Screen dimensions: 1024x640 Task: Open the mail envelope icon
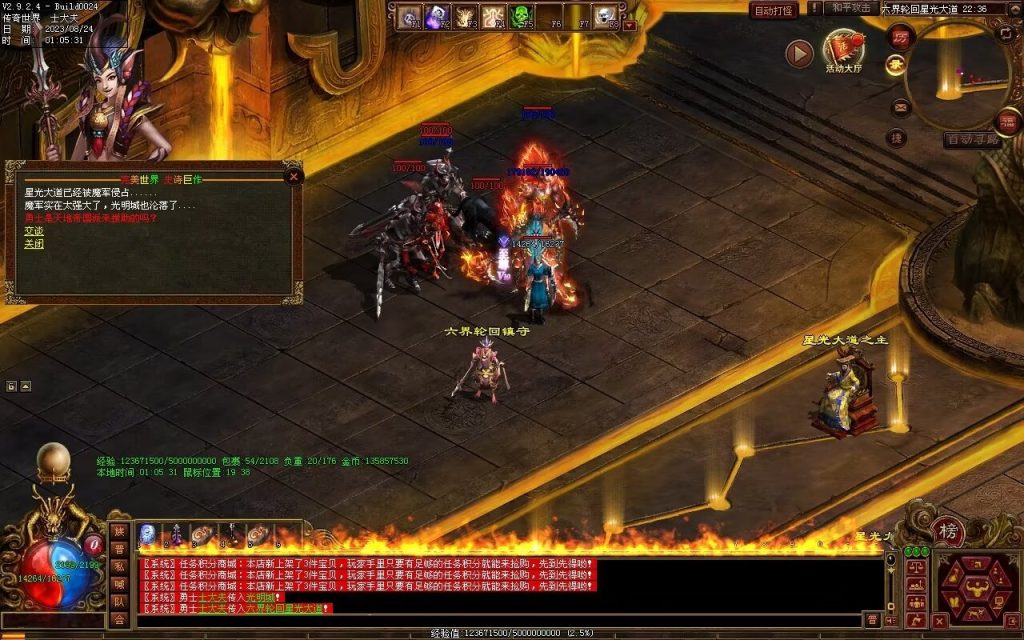click(901, 107)
